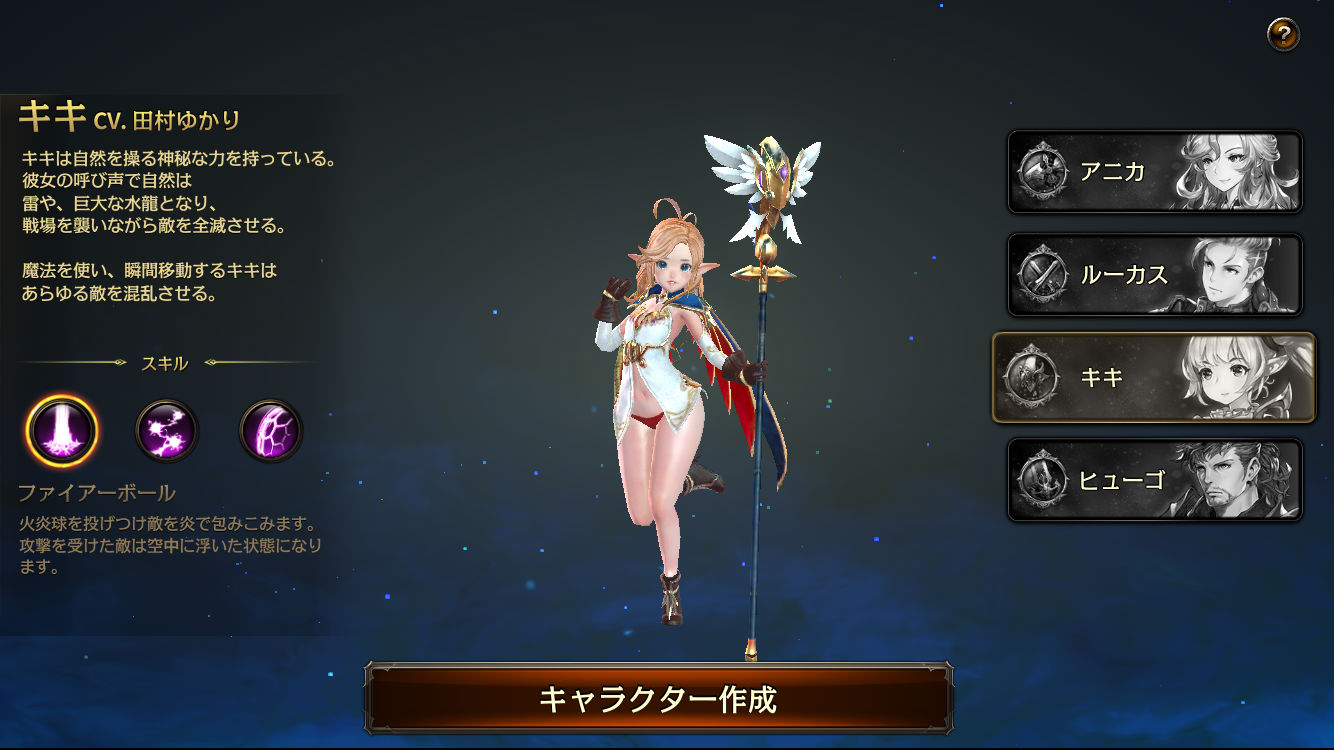
Task: View the purple cracked shield skill
Action: [x=271, y=431]
